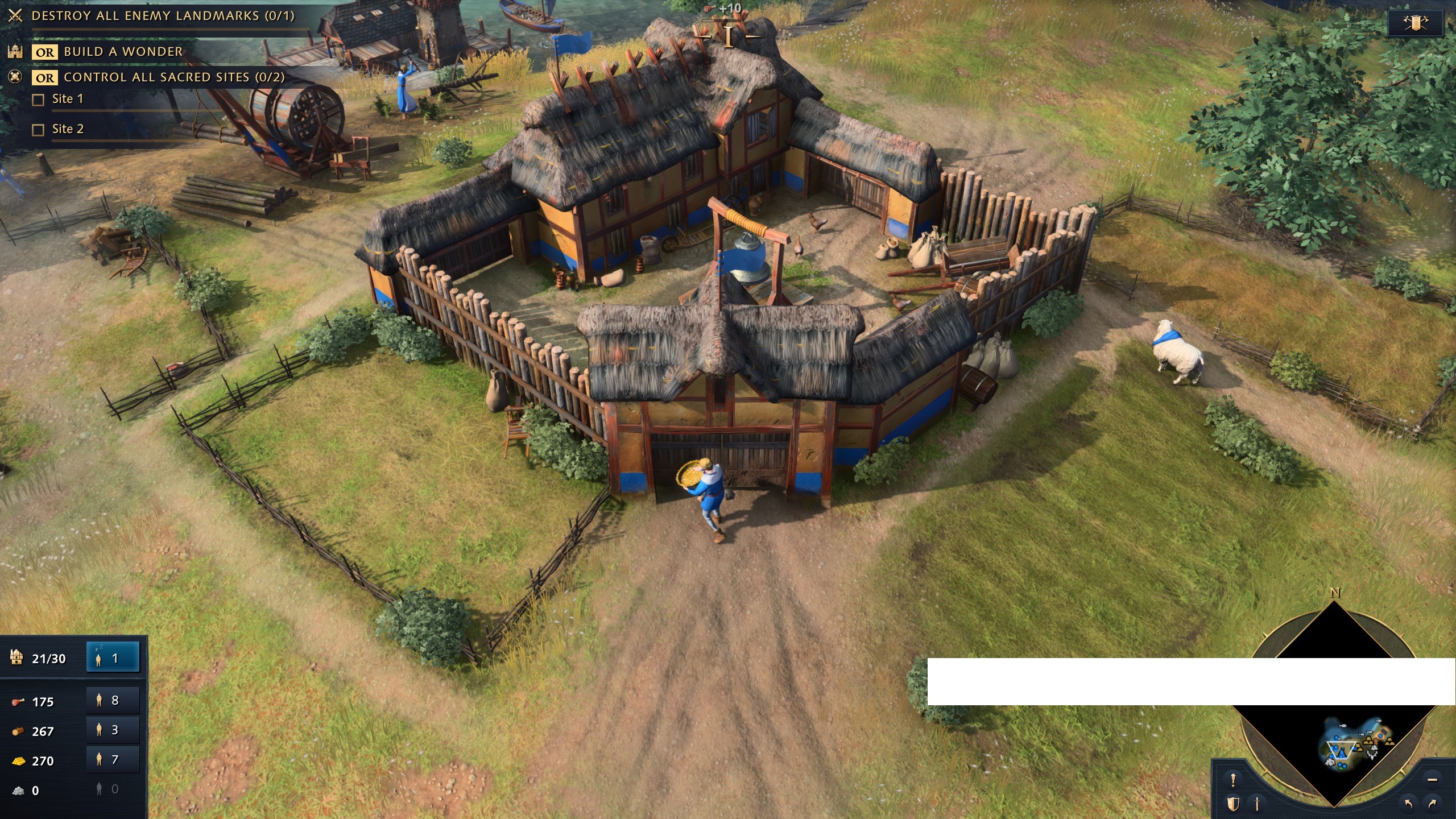The image size is (1456, 819).
Task: Select the 8 food villagers
Action: (x=113, y=700)
